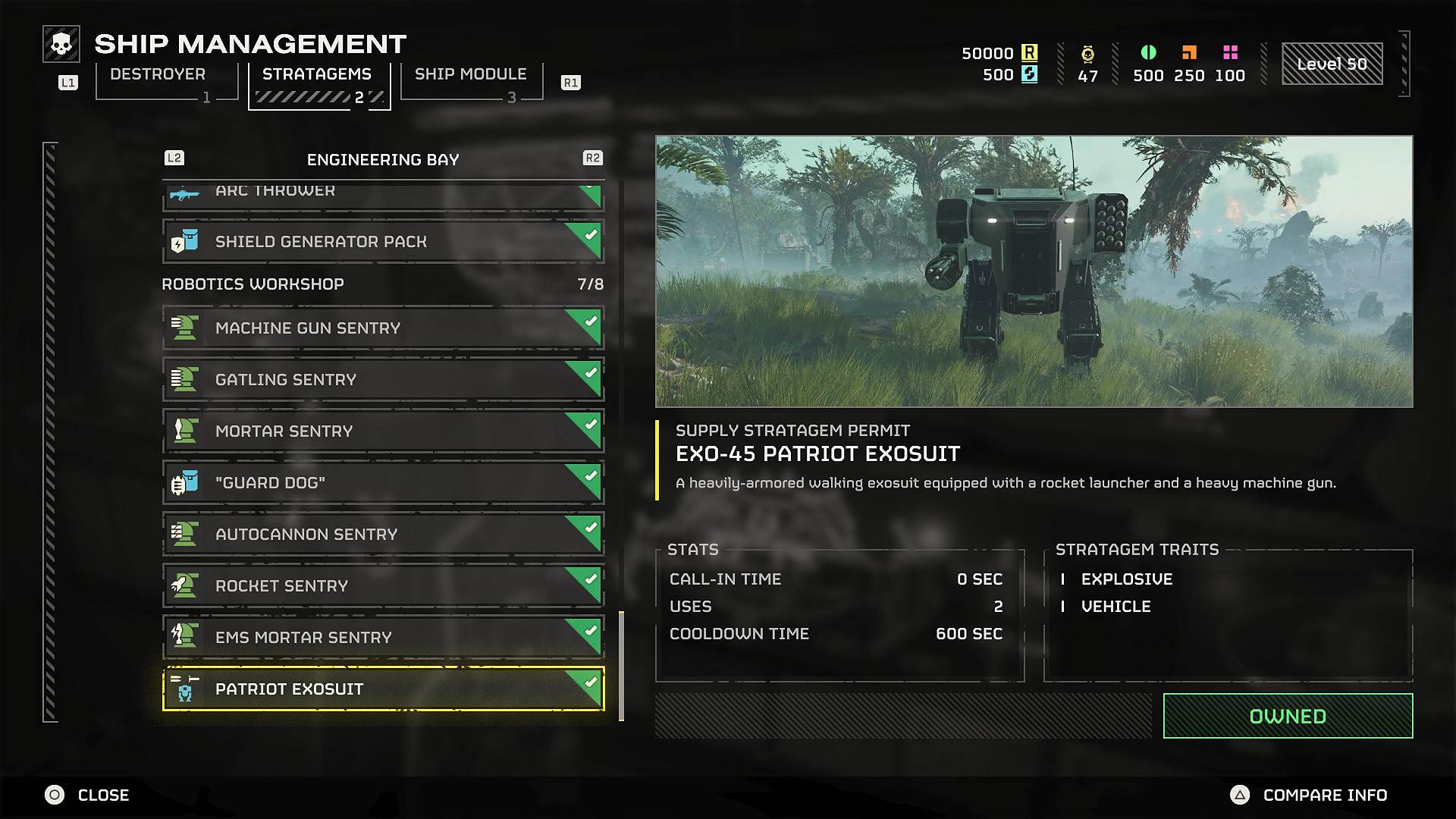The width and height of the screenshot is (1456, 819).
Task: Expand the Robotics Workshop section header
Action: pos(253,284)
